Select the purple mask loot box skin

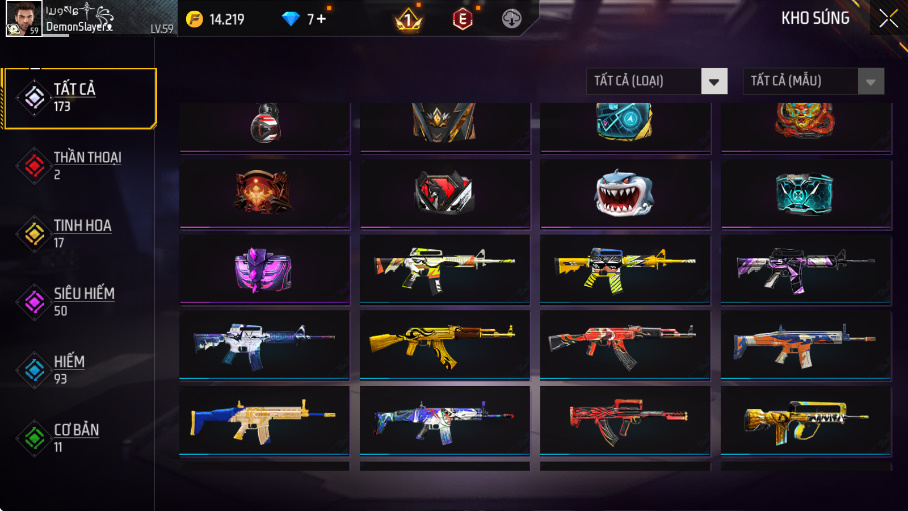[x=264, y=268]
